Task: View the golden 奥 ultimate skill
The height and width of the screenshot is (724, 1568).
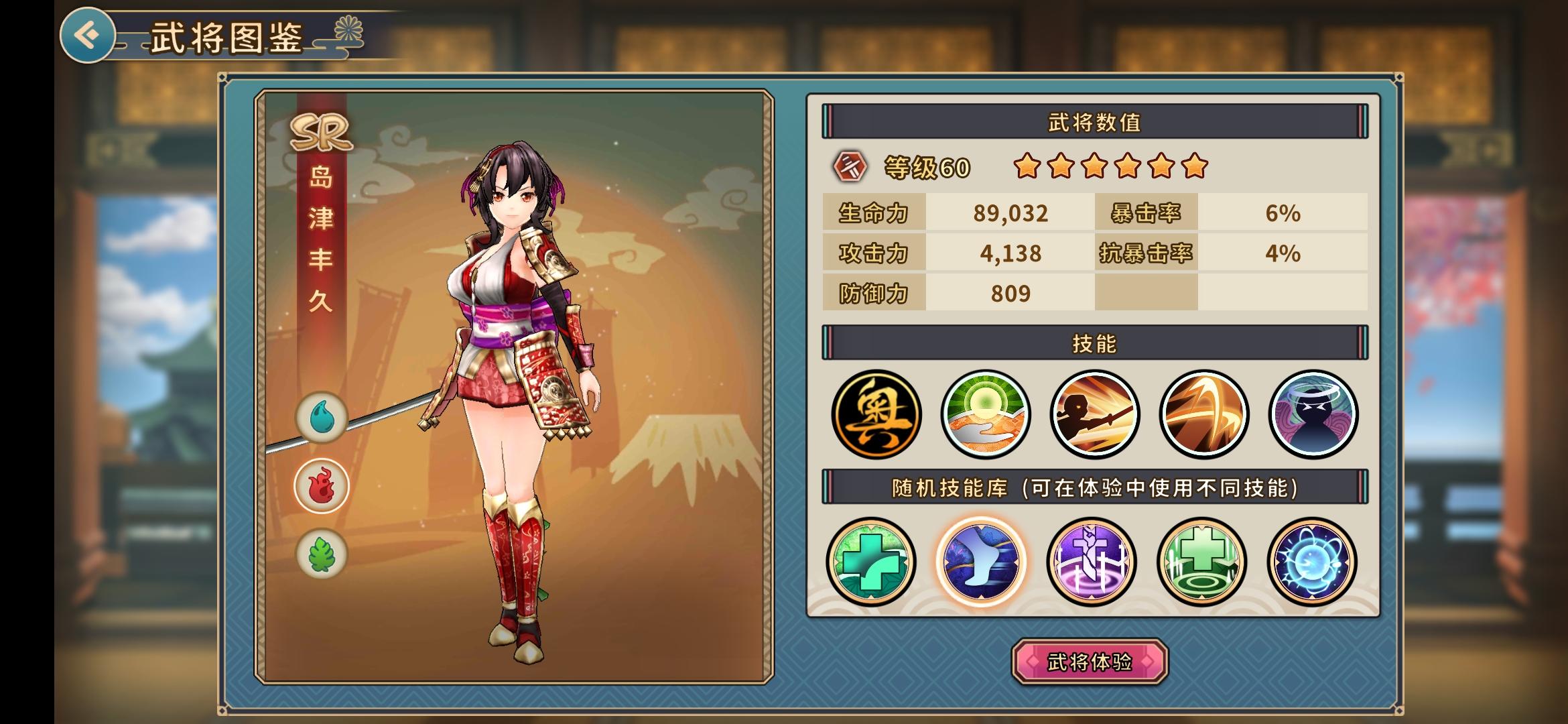Action: 876,414
